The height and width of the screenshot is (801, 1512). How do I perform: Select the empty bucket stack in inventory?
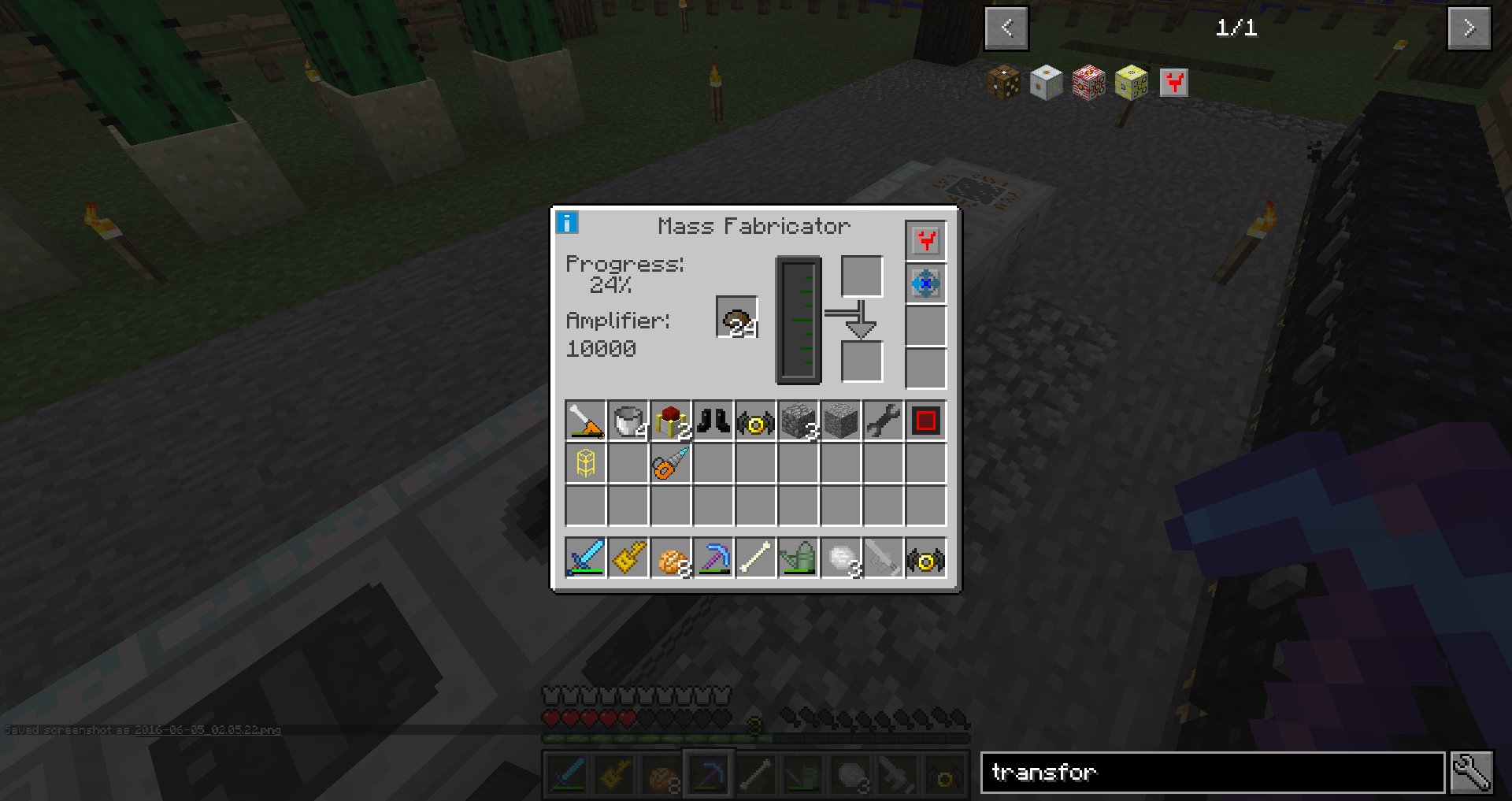628,421
